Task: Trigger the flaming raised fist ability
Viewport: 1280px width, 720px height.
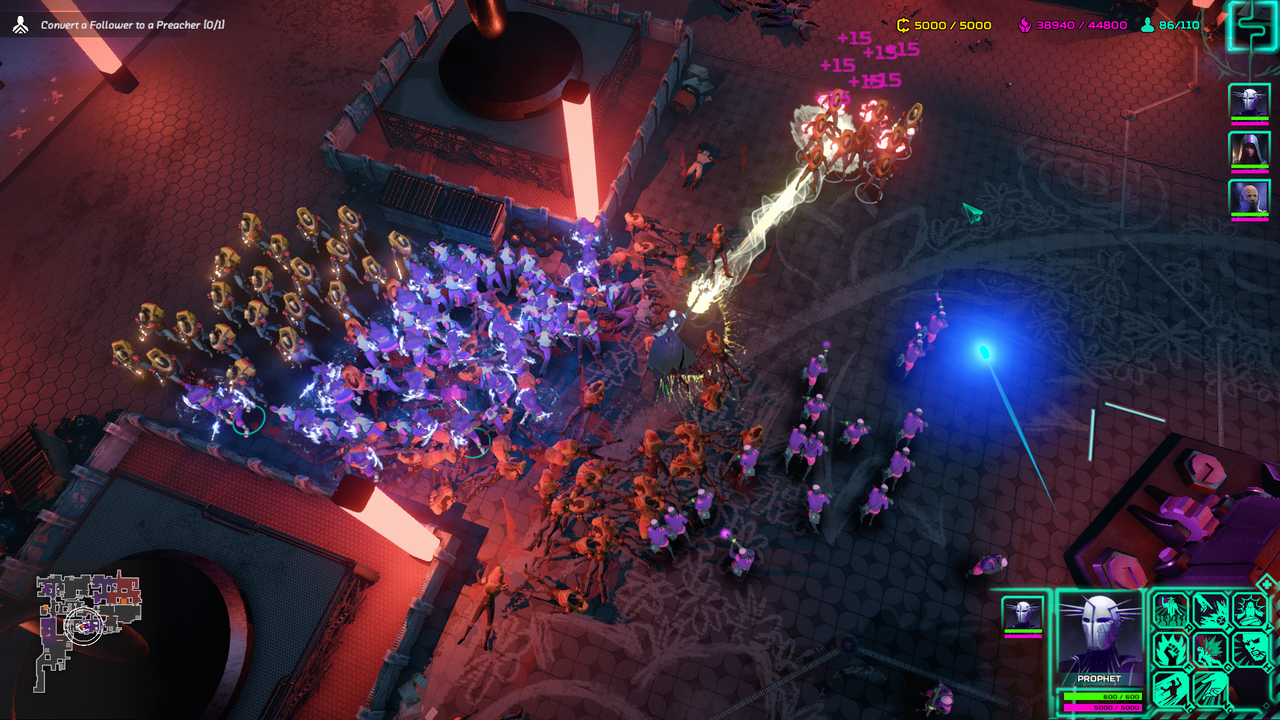Action: pyautogui.click(x=1171, y=649)
